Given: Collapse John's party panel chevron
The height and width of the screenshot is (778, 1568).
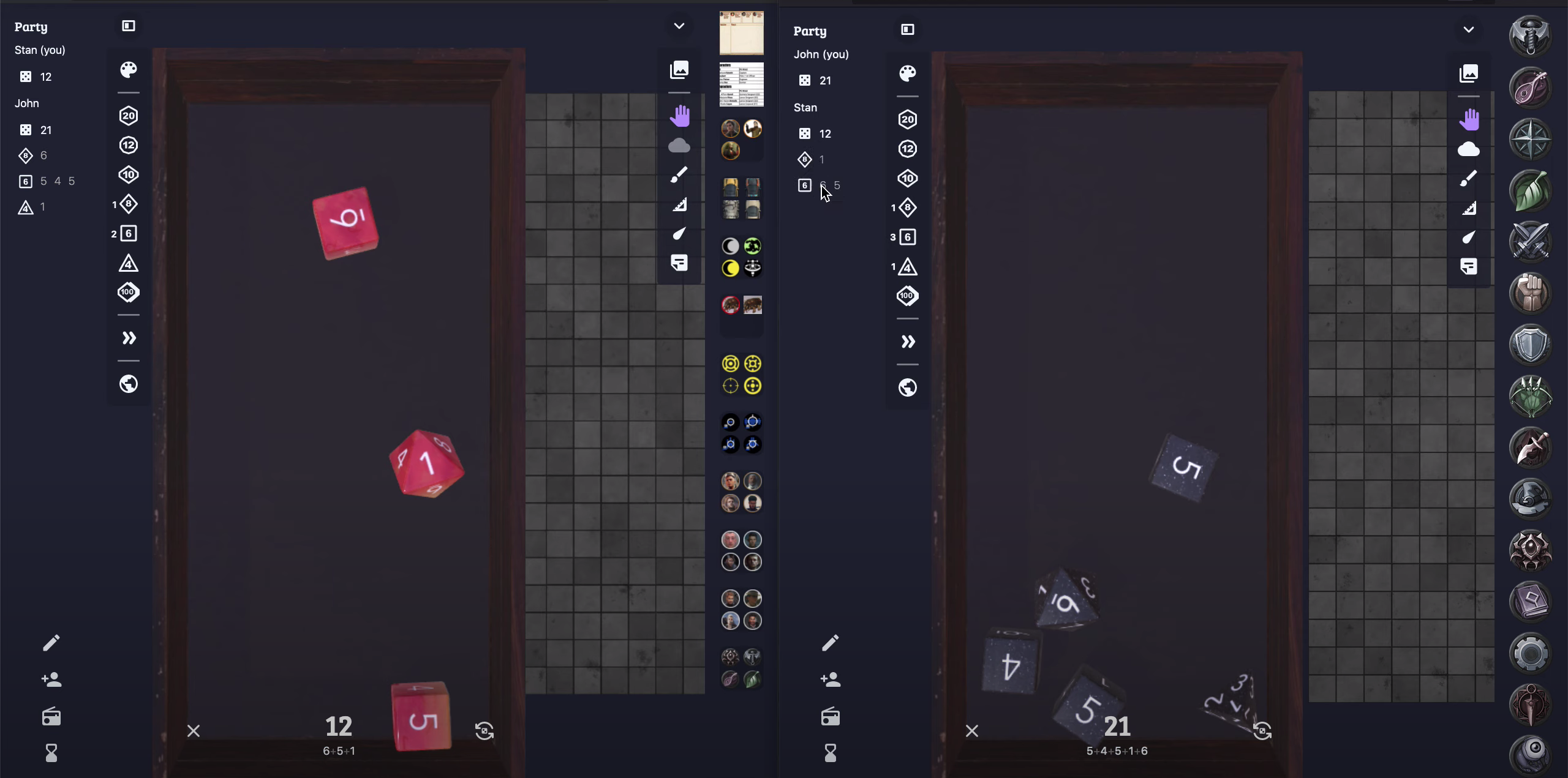Looking at the screenshot, I should 1469,29.
